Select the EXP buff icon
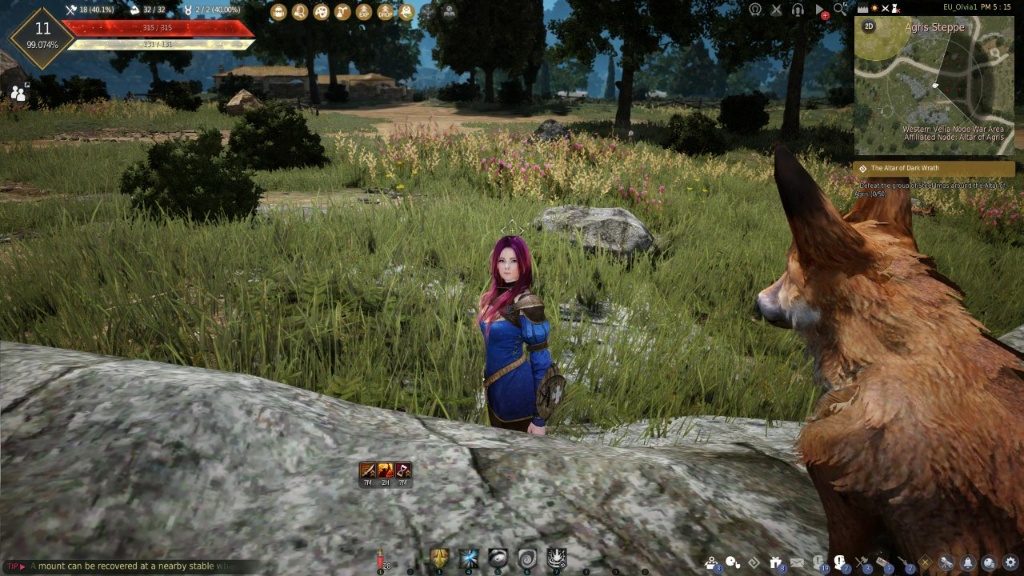 364,12
